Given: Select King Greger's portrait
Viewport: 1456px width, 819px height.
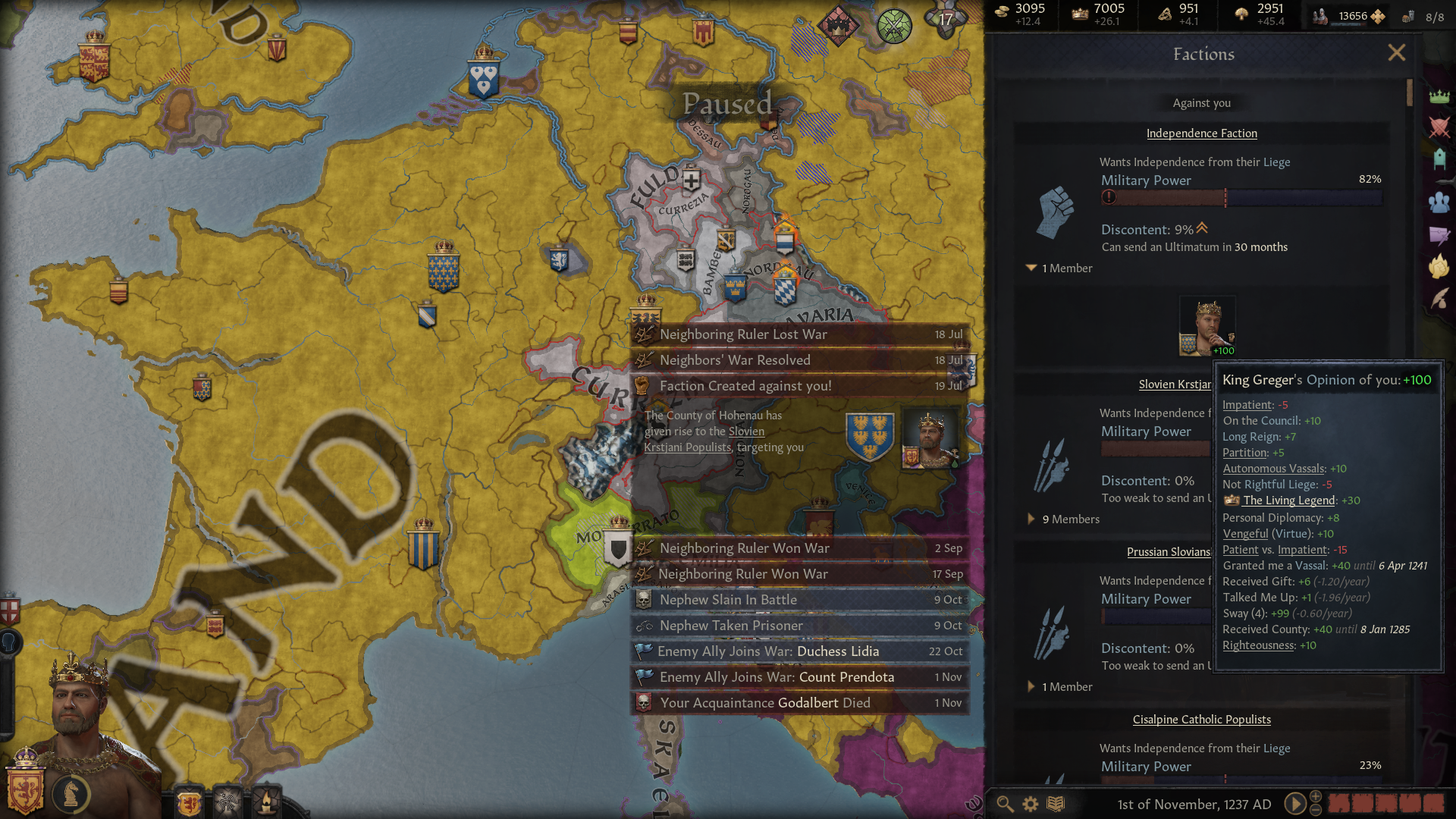Looking at the screenshot, I should click(x=1207, y=325).
